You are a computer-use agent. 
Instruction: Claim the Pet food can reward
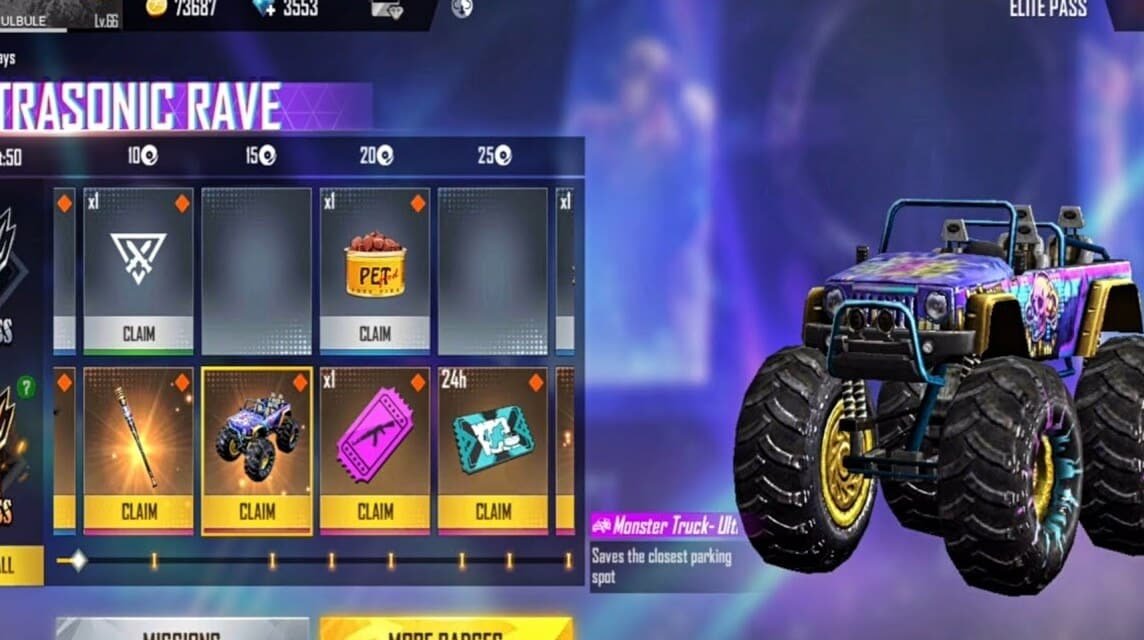point(375,333)
